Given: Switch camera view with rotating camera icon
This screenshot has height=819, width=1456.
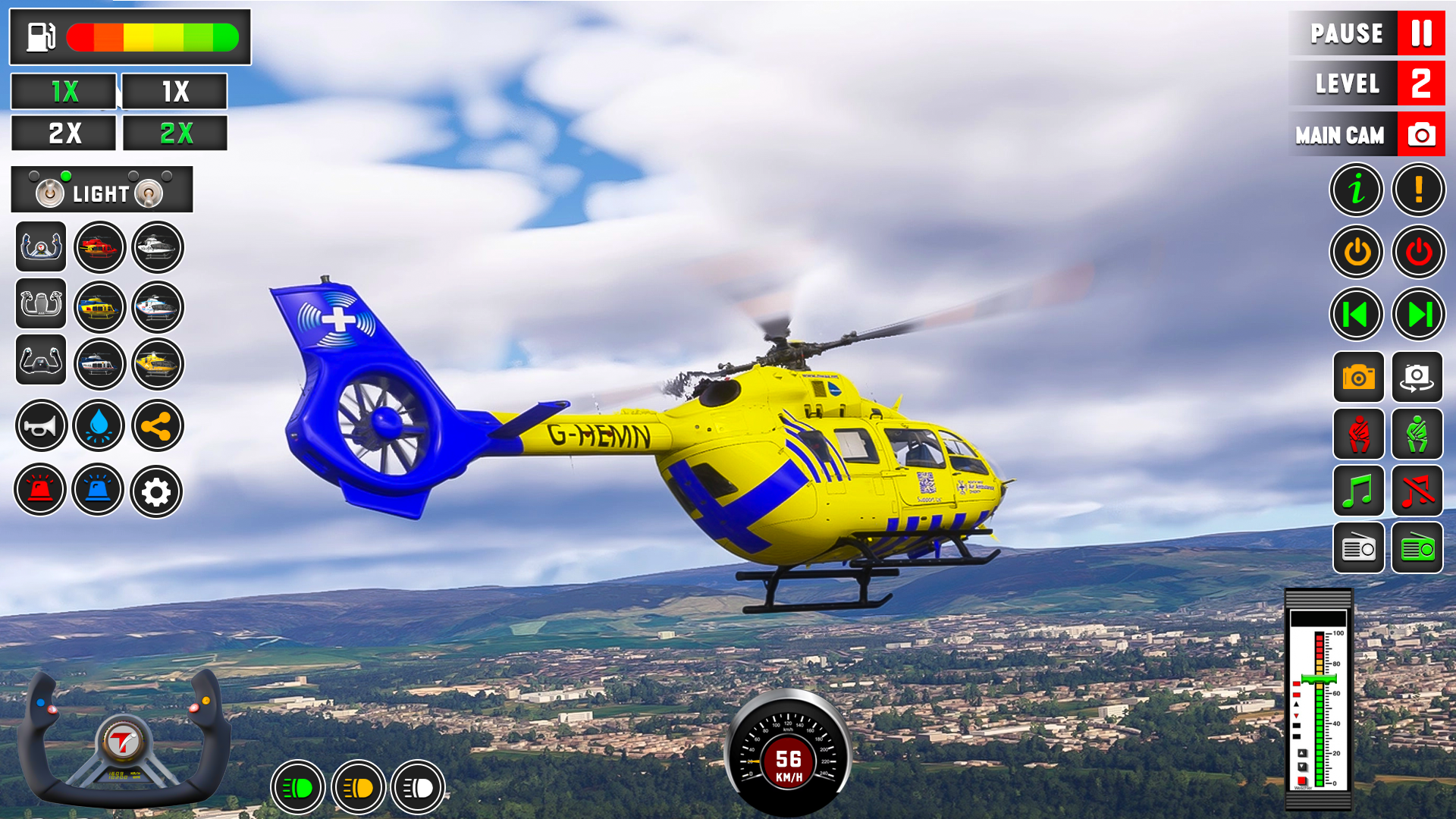Looking at the screenshot, I should click(x=1419, y=378).
